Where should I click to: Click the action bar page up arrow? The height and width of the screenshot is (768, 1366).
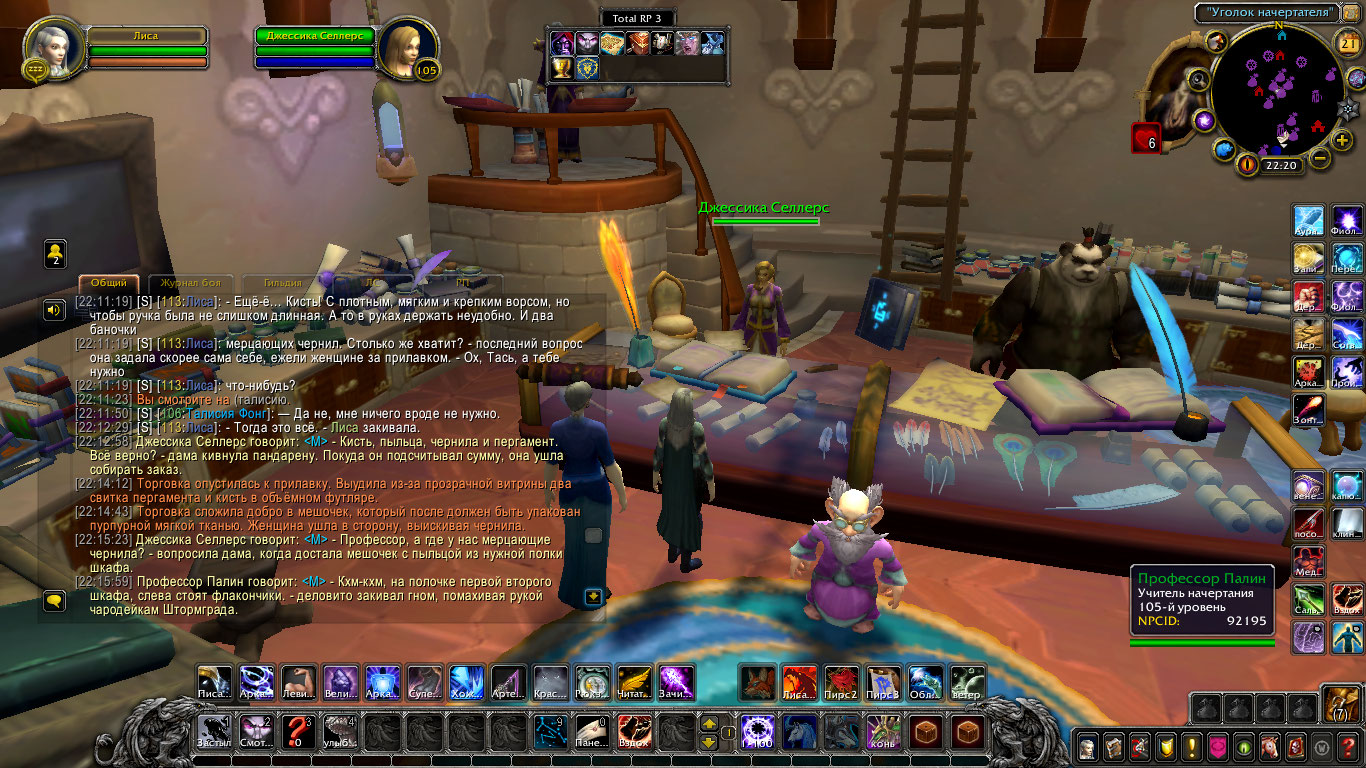click(x=708, y=722)
